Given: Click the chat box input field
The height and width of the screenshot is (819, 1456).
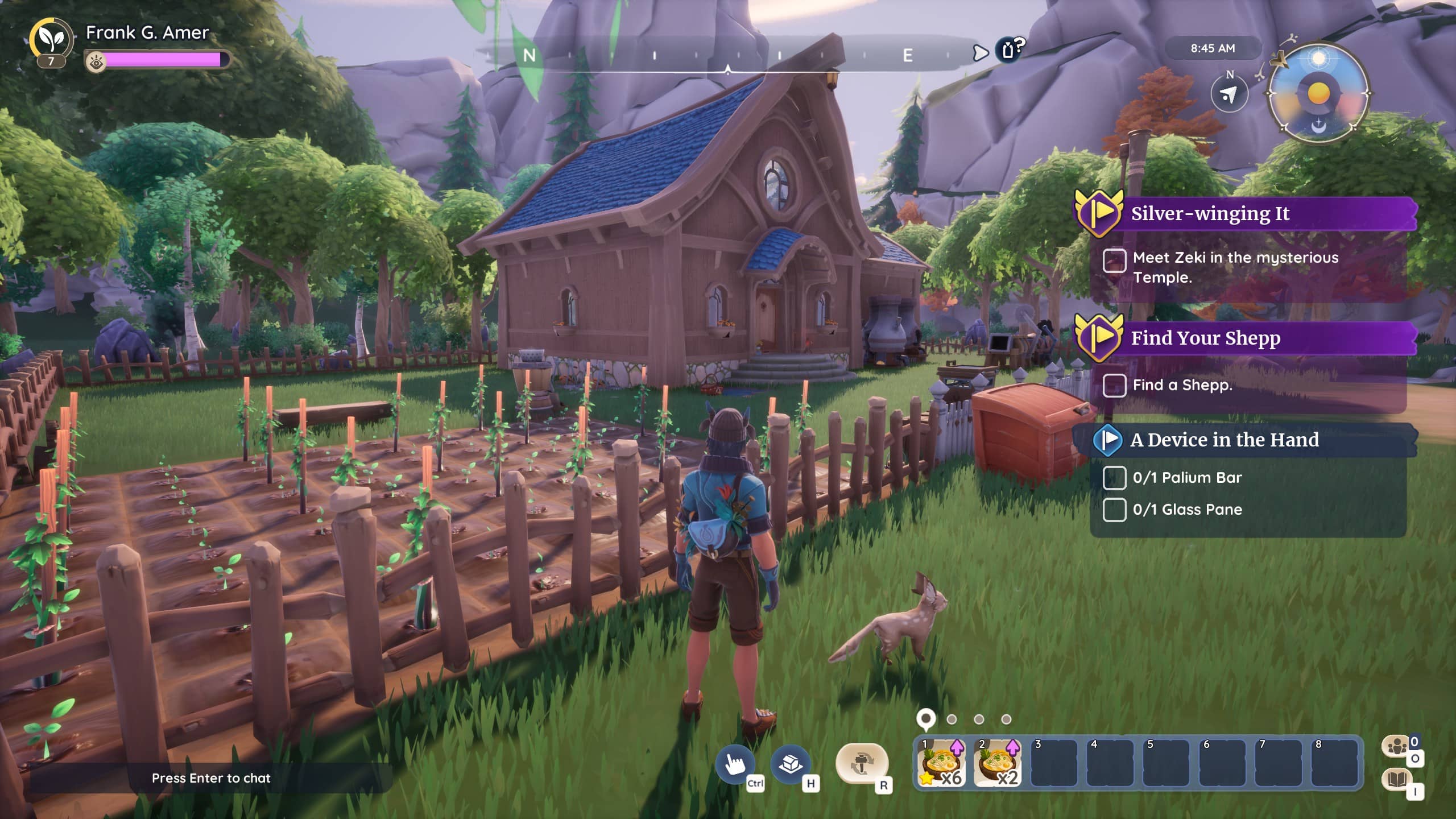Looking at the screenshot, I should (x=211, y=778).
